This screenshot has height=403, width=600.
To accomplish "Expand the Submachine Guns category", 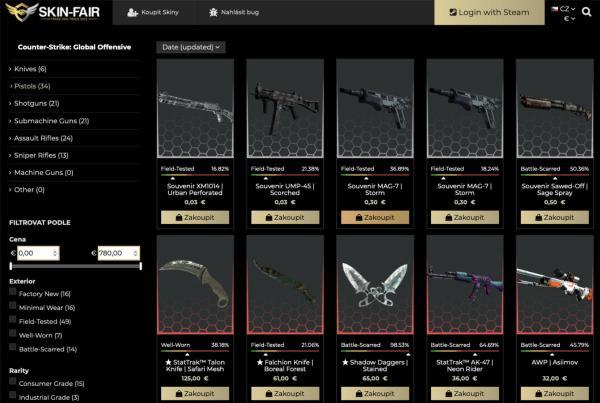I will 52,121.
